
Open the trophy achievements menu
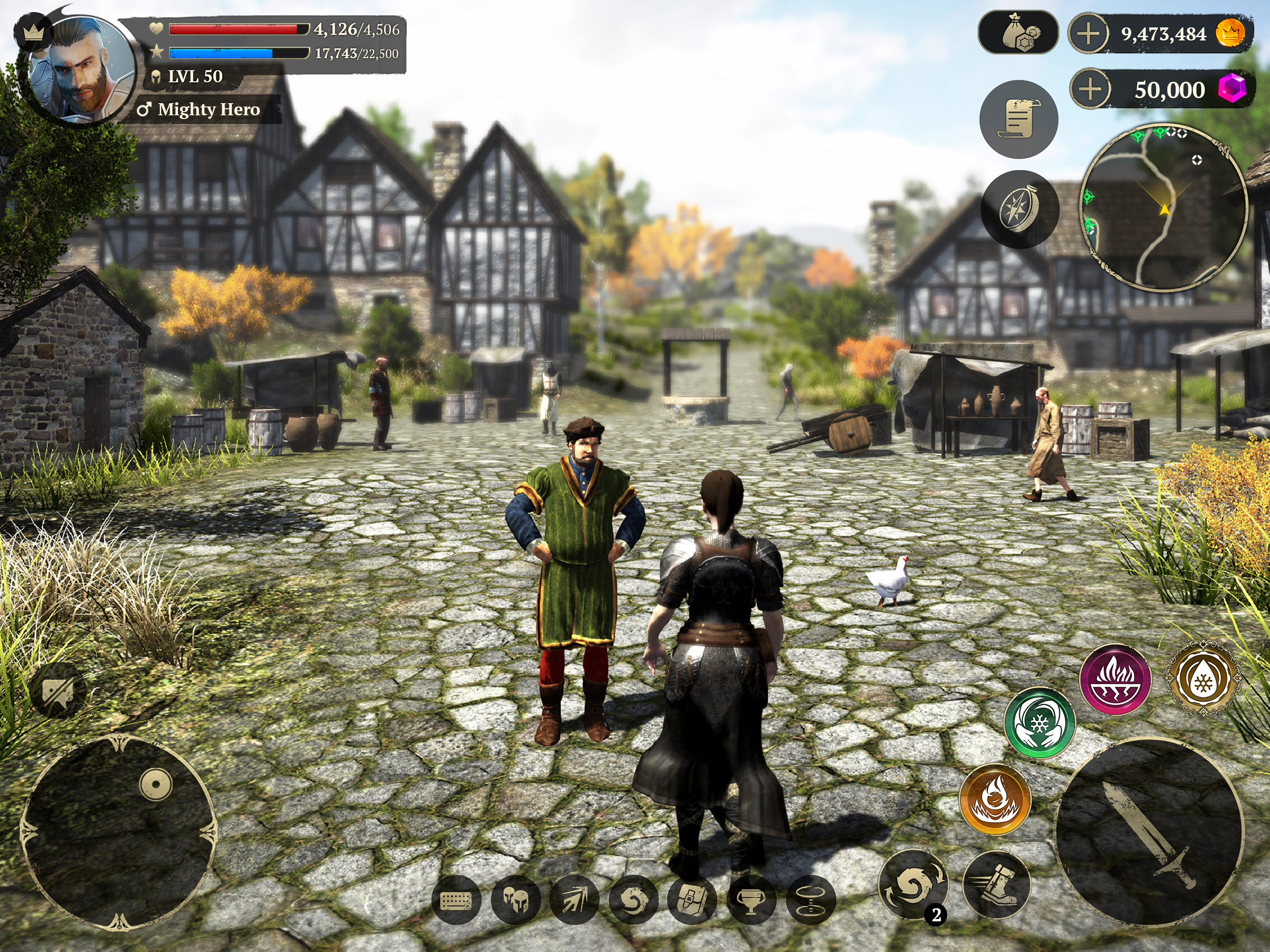750,900
